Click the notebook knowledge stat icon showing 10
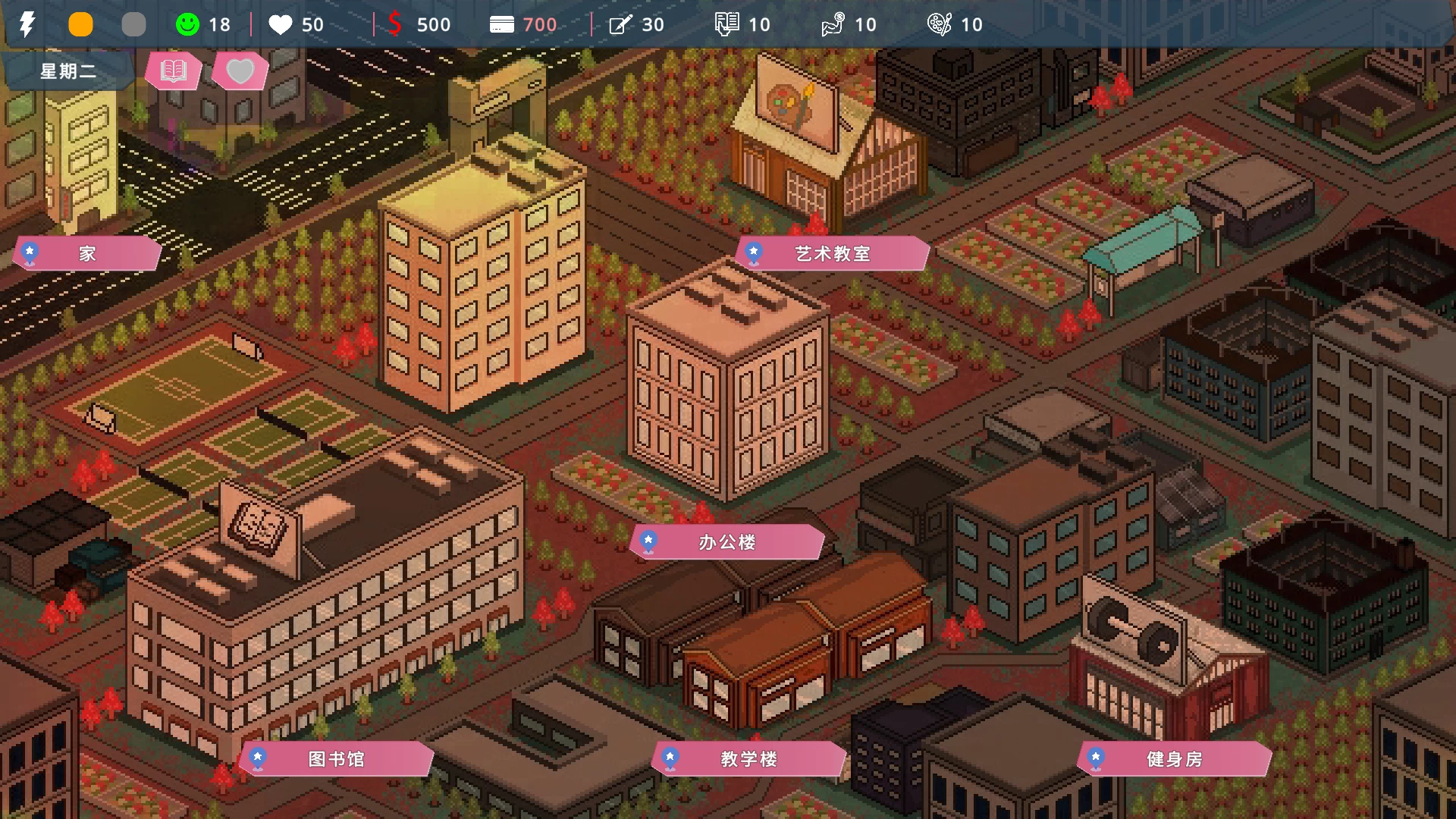The image size is (1456, 819). (726, 24)
